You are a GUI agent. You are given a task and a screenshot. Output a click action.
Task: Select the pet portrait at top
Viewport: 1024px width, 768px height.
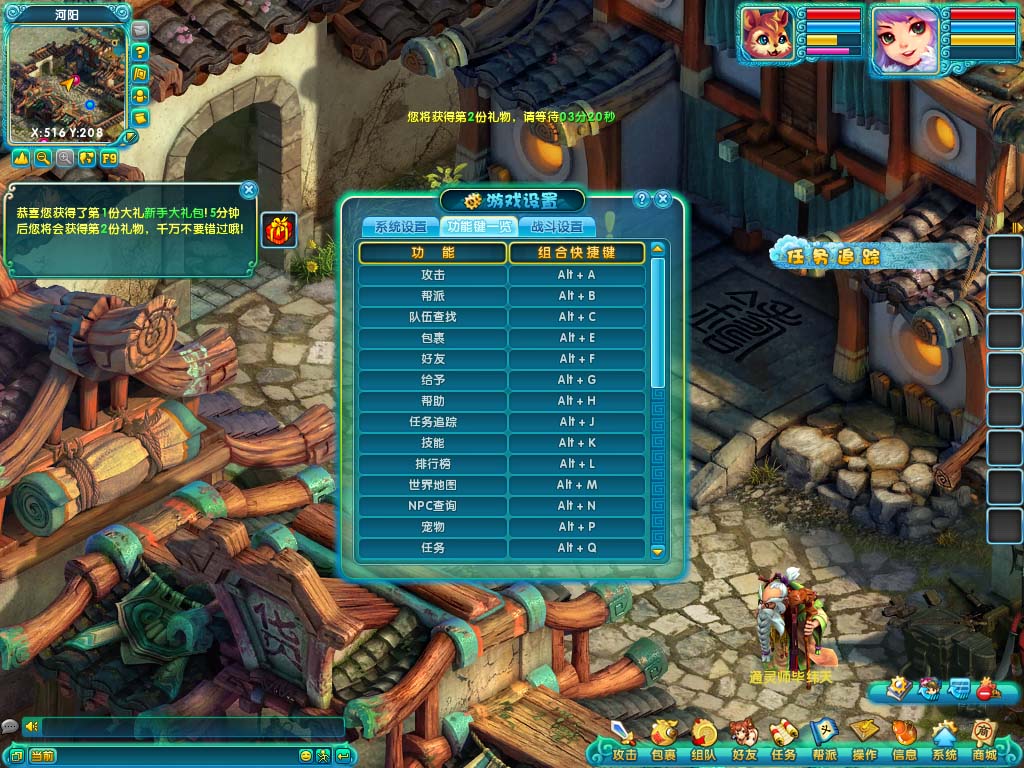click(767, 36)
